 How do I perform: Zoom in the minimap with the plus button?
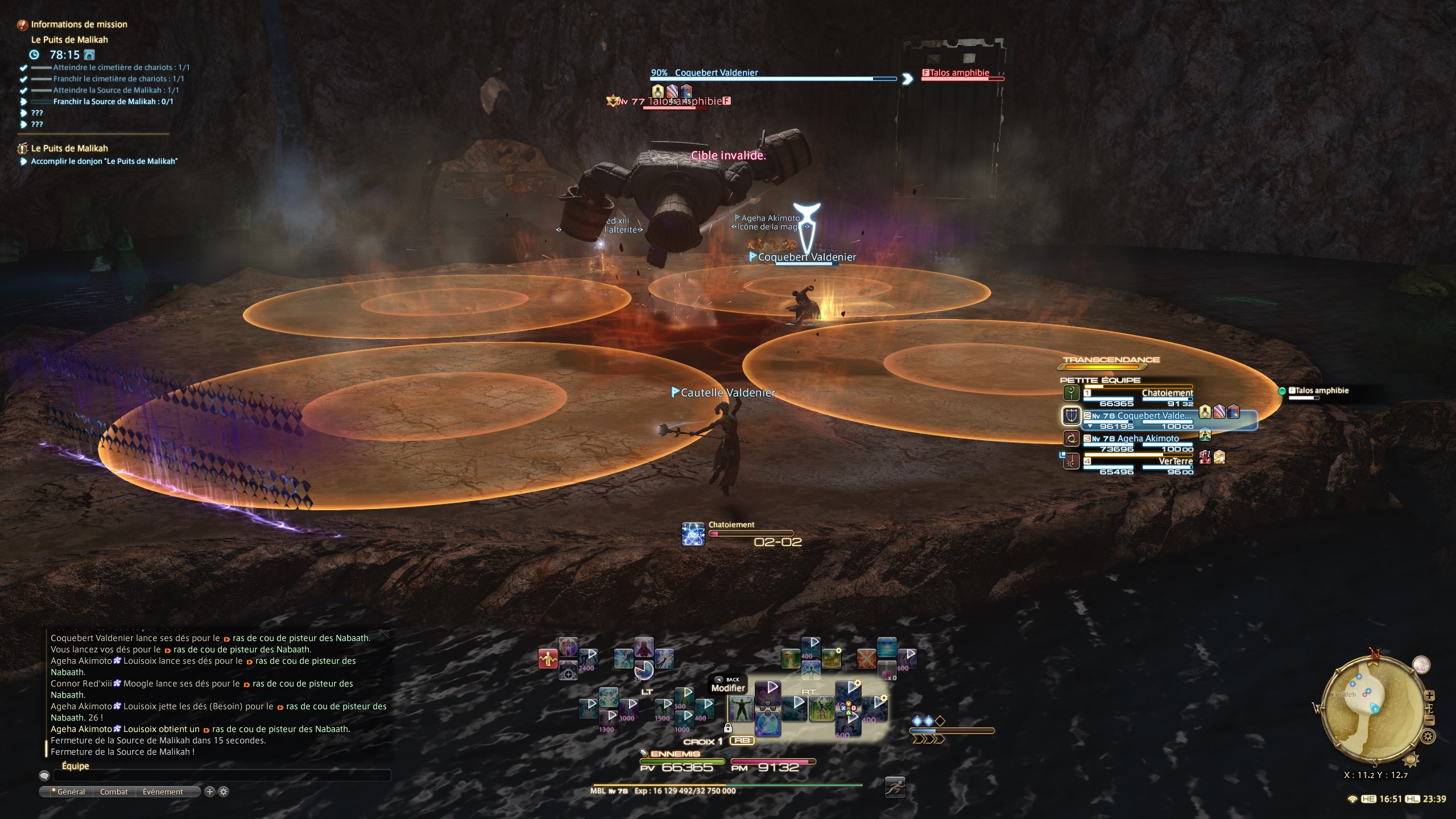coord(1430,696)
